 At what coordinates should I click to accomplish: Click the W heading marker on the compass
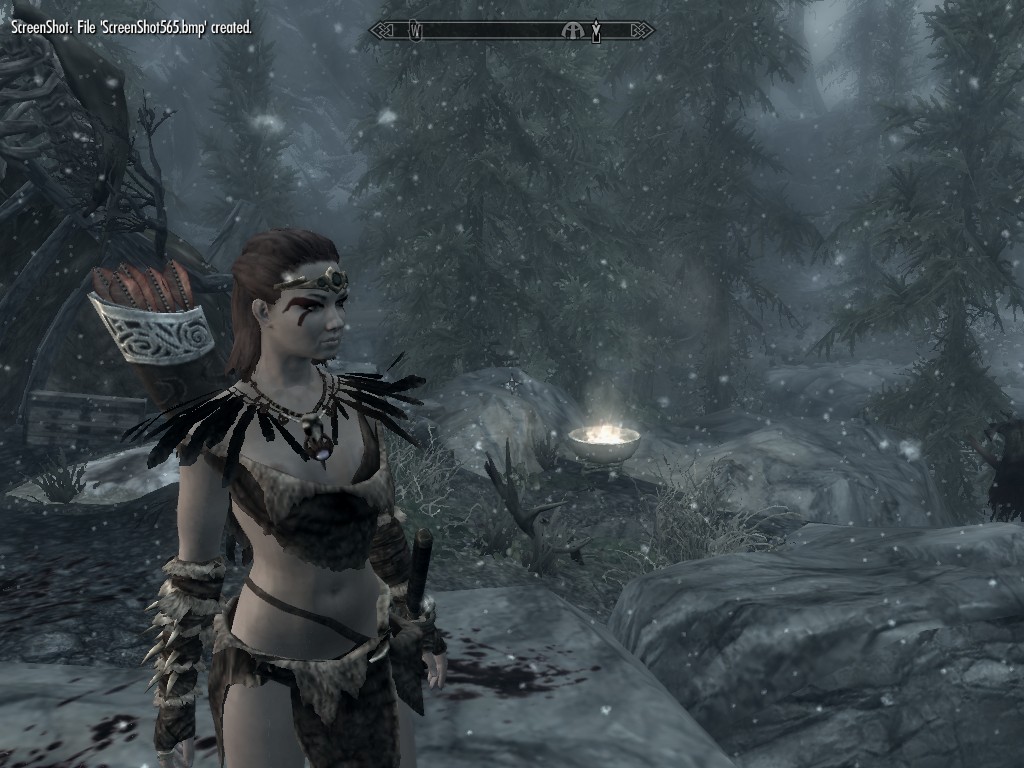[415, 31]
